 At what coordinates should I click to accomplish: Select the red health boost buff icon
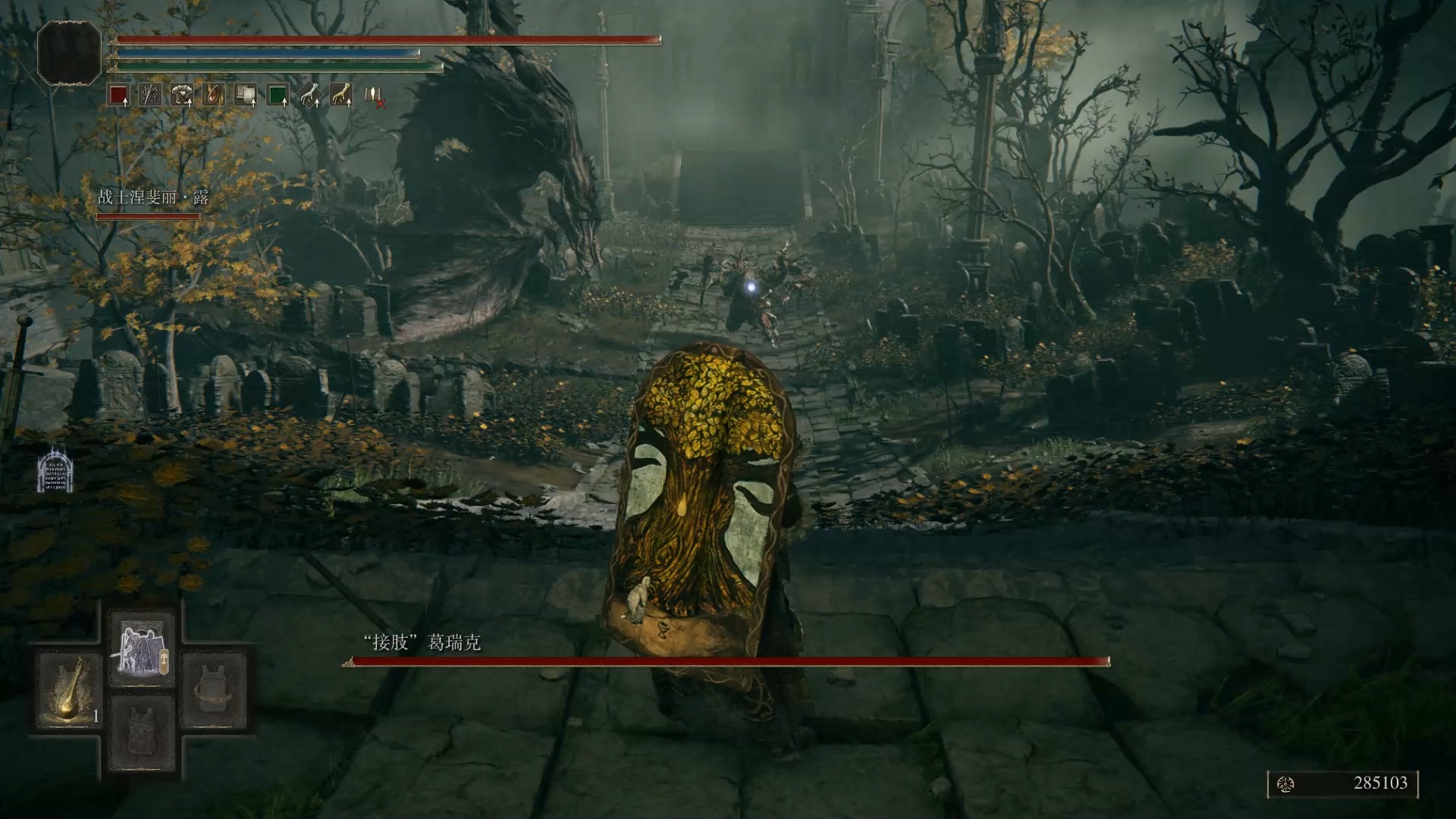click(118, 96)
